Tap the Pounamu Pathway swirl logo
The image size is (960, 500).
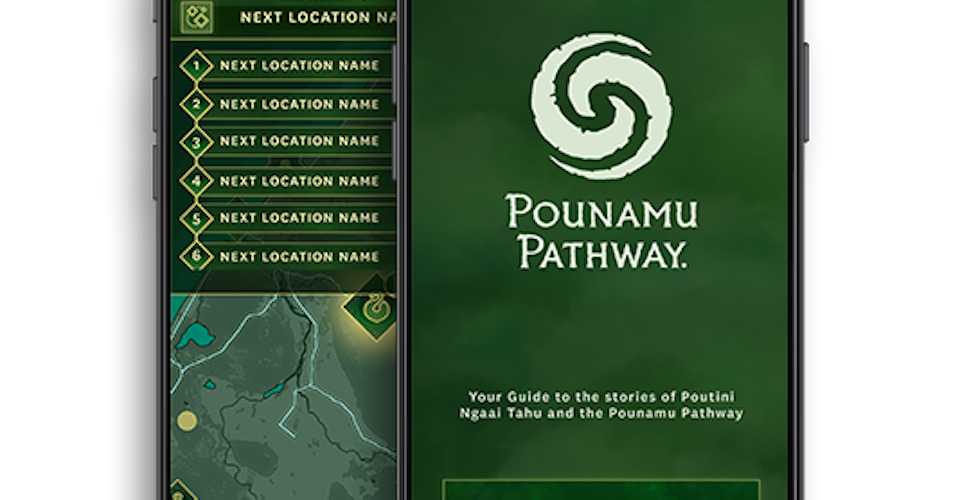point(601,106)
